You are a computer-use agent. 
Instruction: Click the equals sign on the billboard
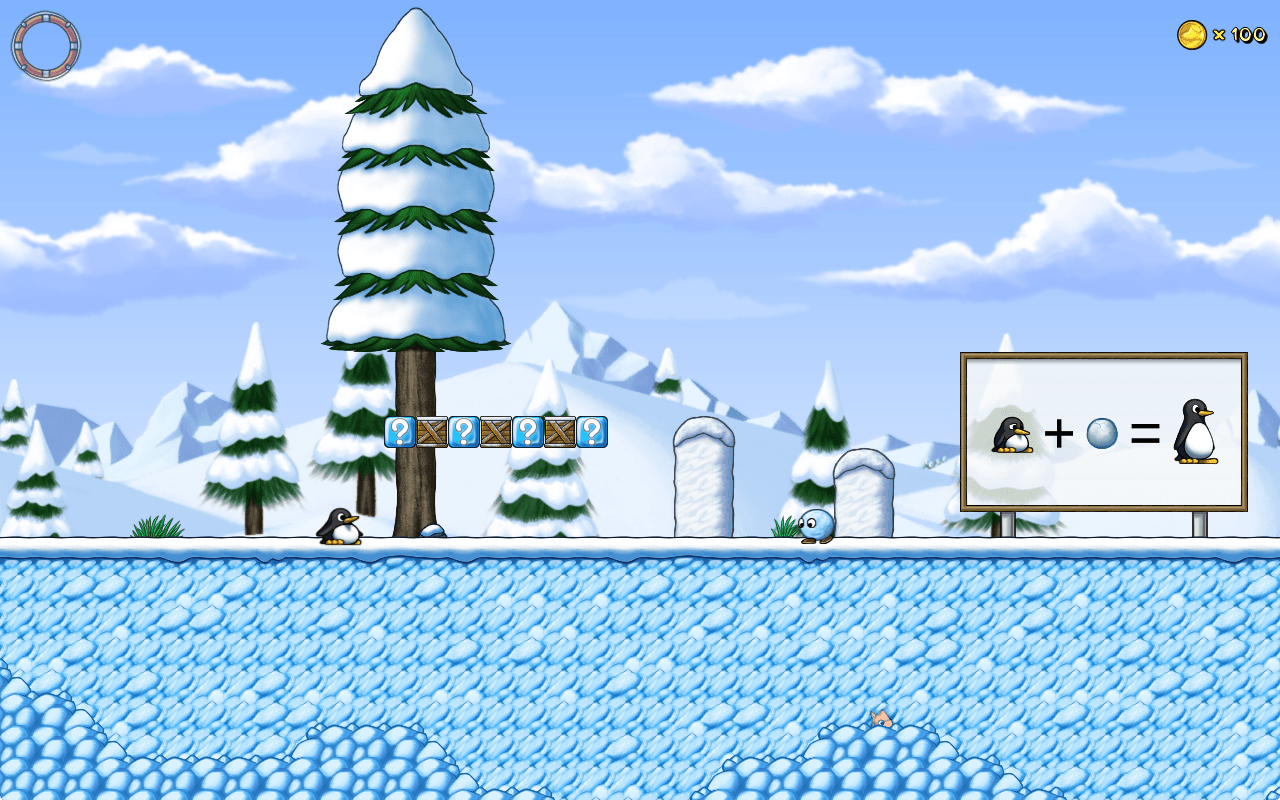pyautogui.click(x=1144, y=433)
